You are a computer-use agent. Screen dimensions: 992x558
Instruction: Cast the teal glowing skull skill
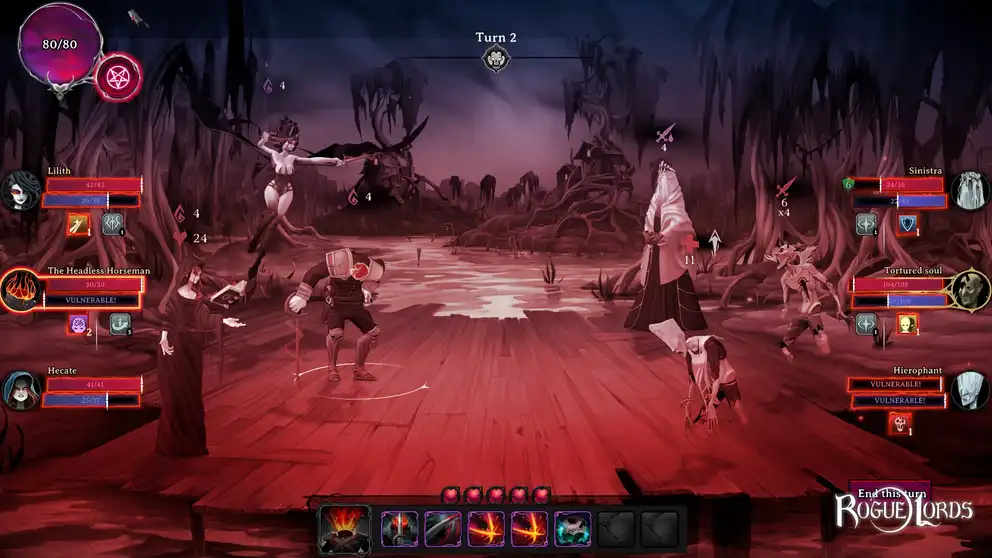[574, 528]
